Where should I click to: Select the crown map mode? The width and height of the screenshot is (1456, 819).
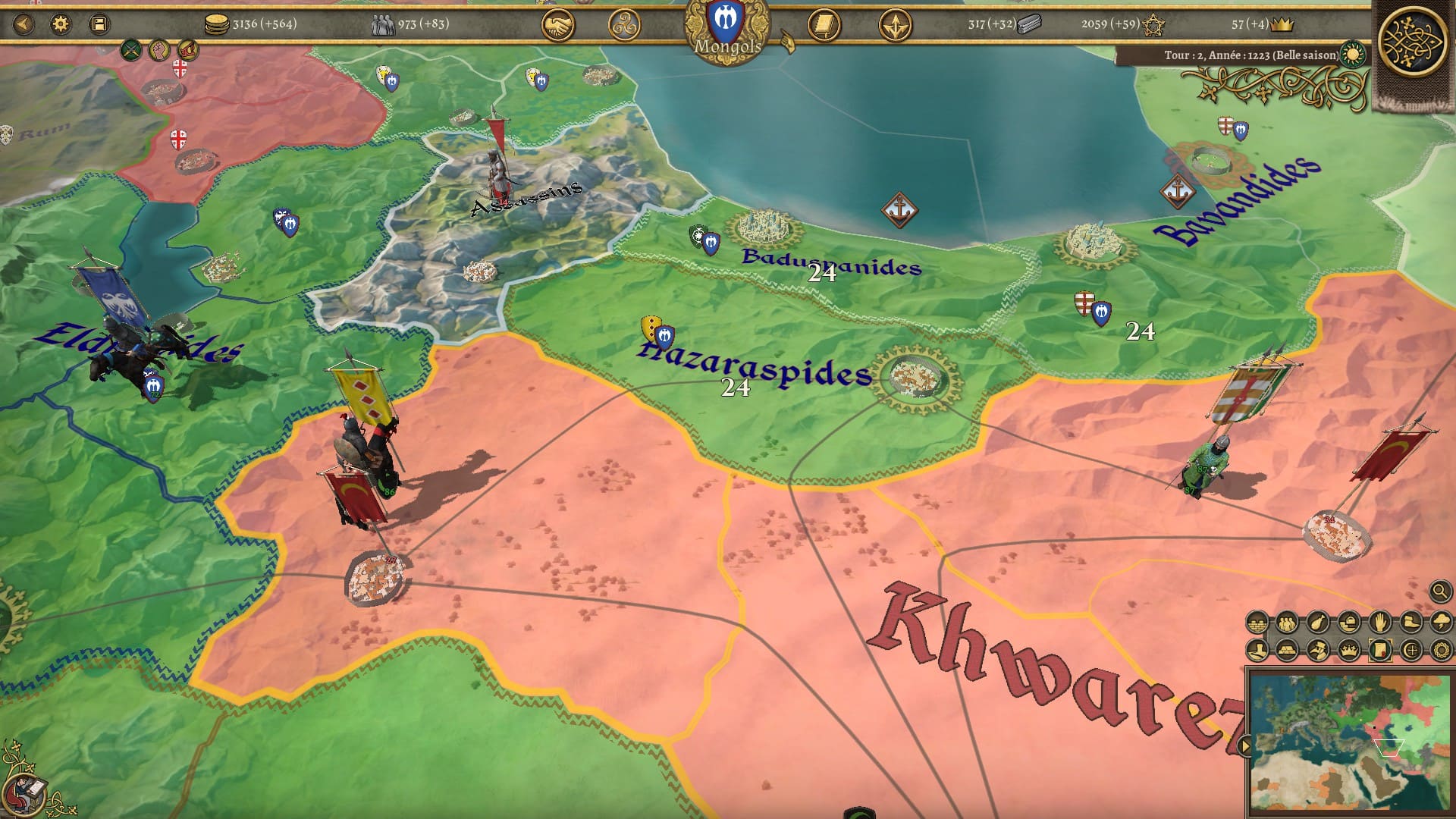1349,650
